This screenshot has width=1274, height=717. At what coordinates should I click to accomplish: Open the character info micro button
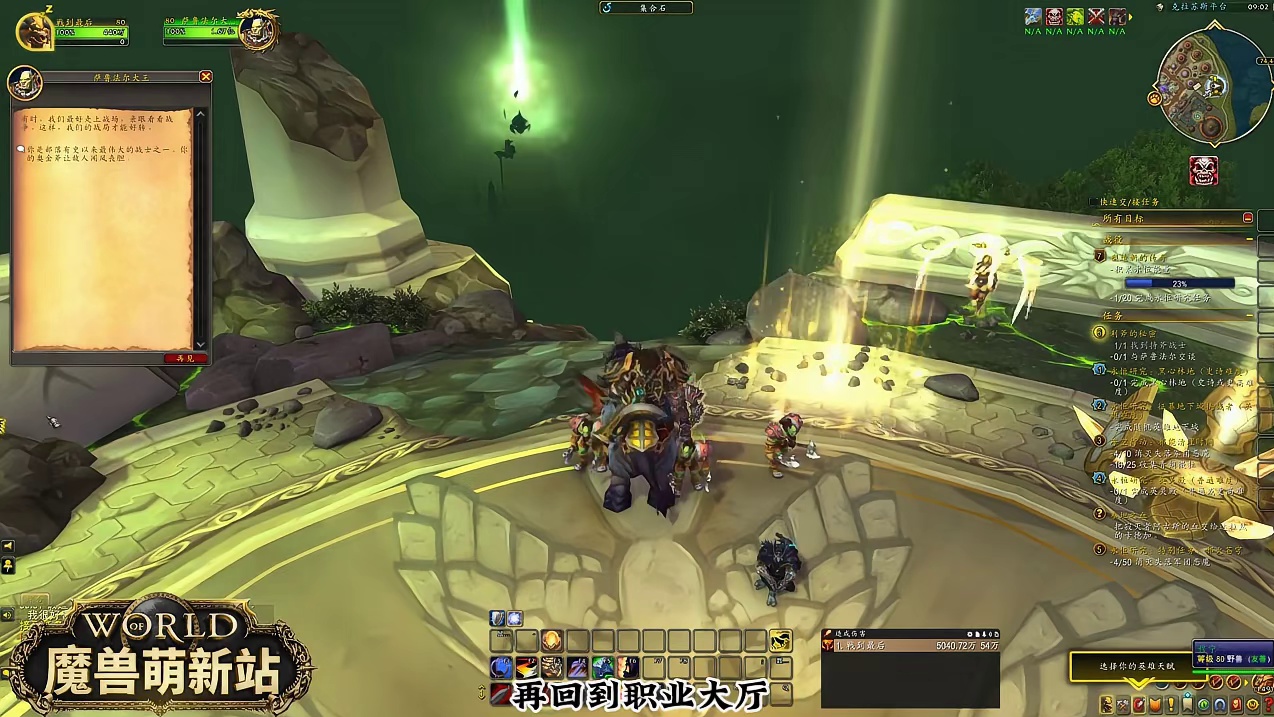click(x=1106, y=705)
